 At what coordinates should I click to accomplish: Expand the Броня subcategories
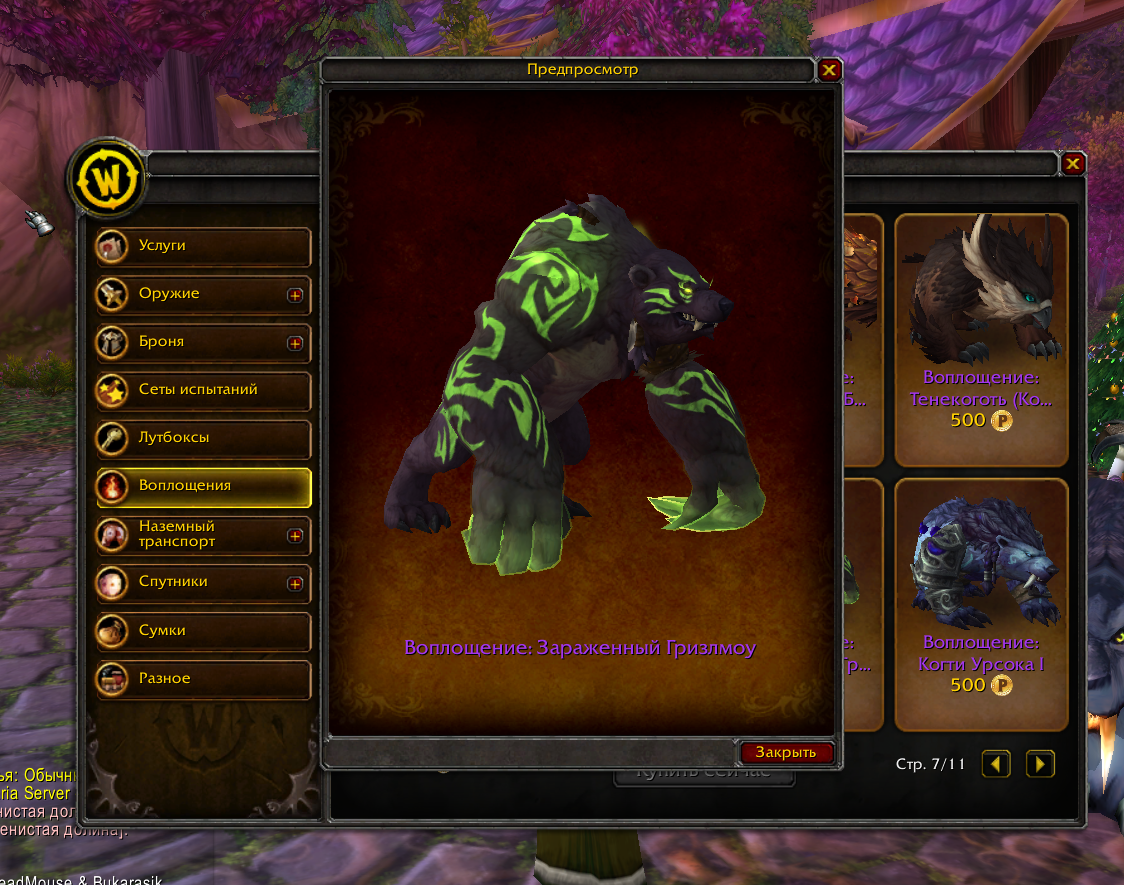pos(295,343)
